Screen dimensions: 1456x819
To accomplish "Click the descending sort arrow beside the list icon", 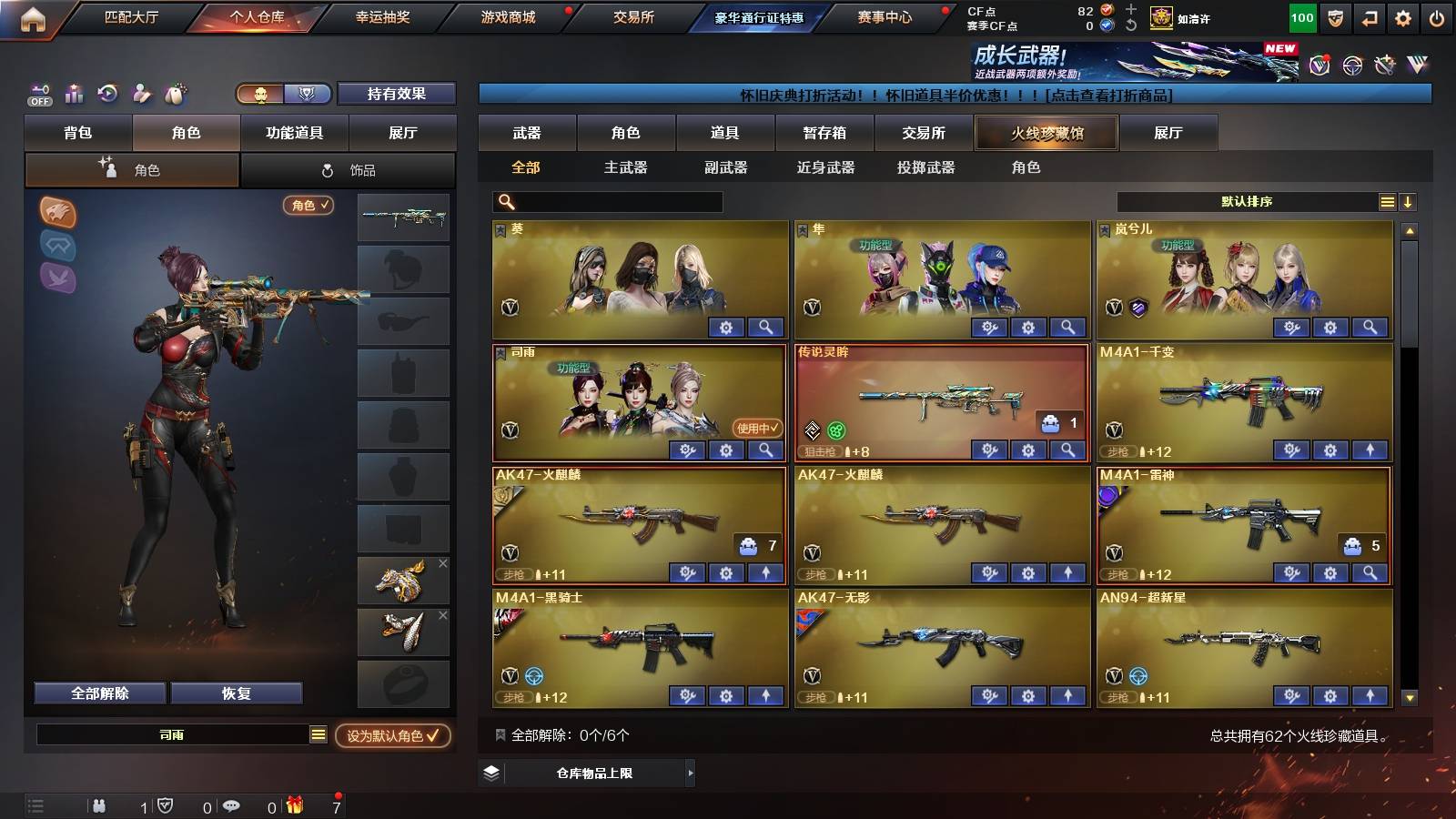I will (1408, 201).
